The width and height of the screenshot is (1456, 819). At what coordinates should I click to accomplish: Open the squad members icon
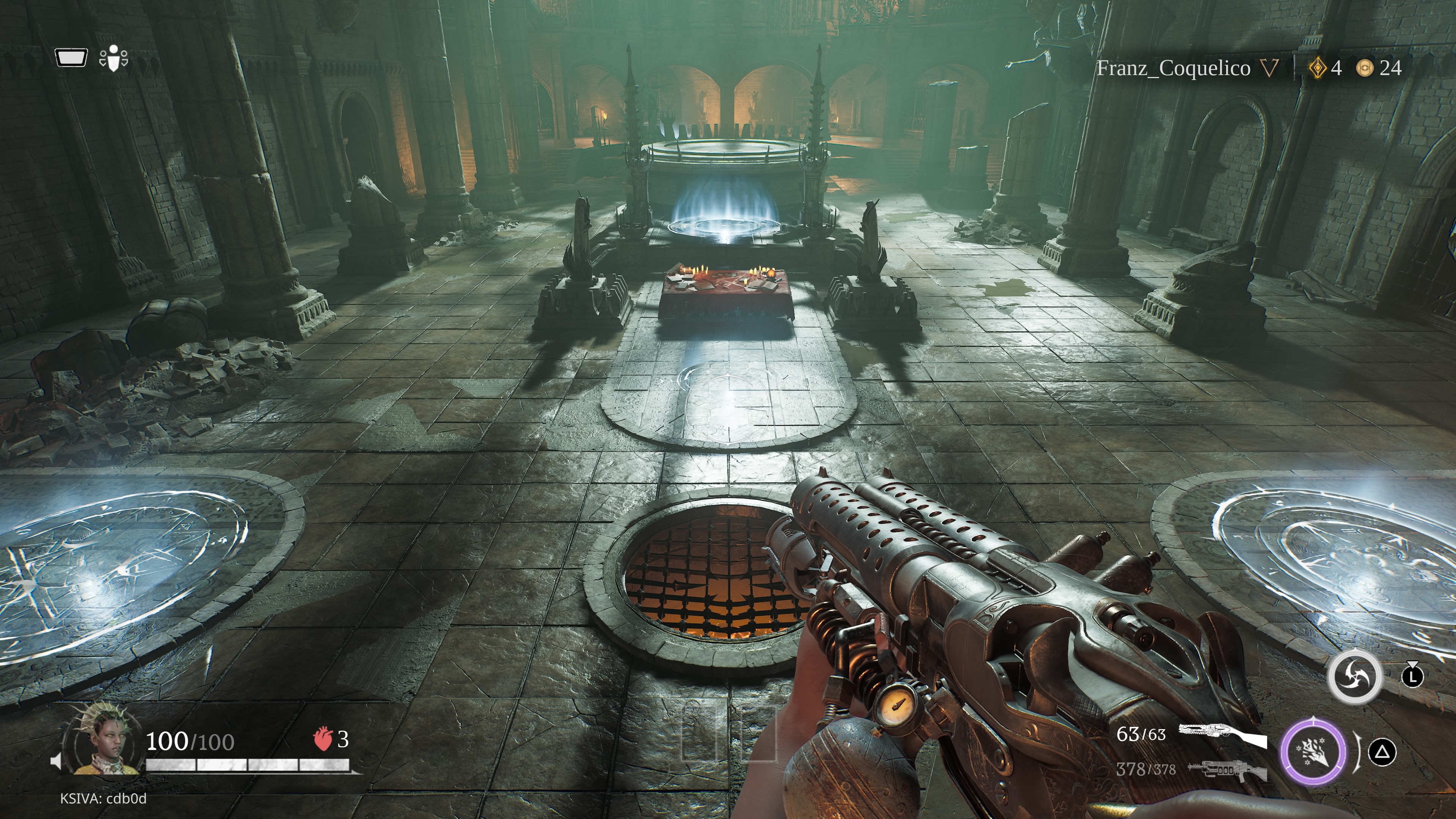pos(114,58)
